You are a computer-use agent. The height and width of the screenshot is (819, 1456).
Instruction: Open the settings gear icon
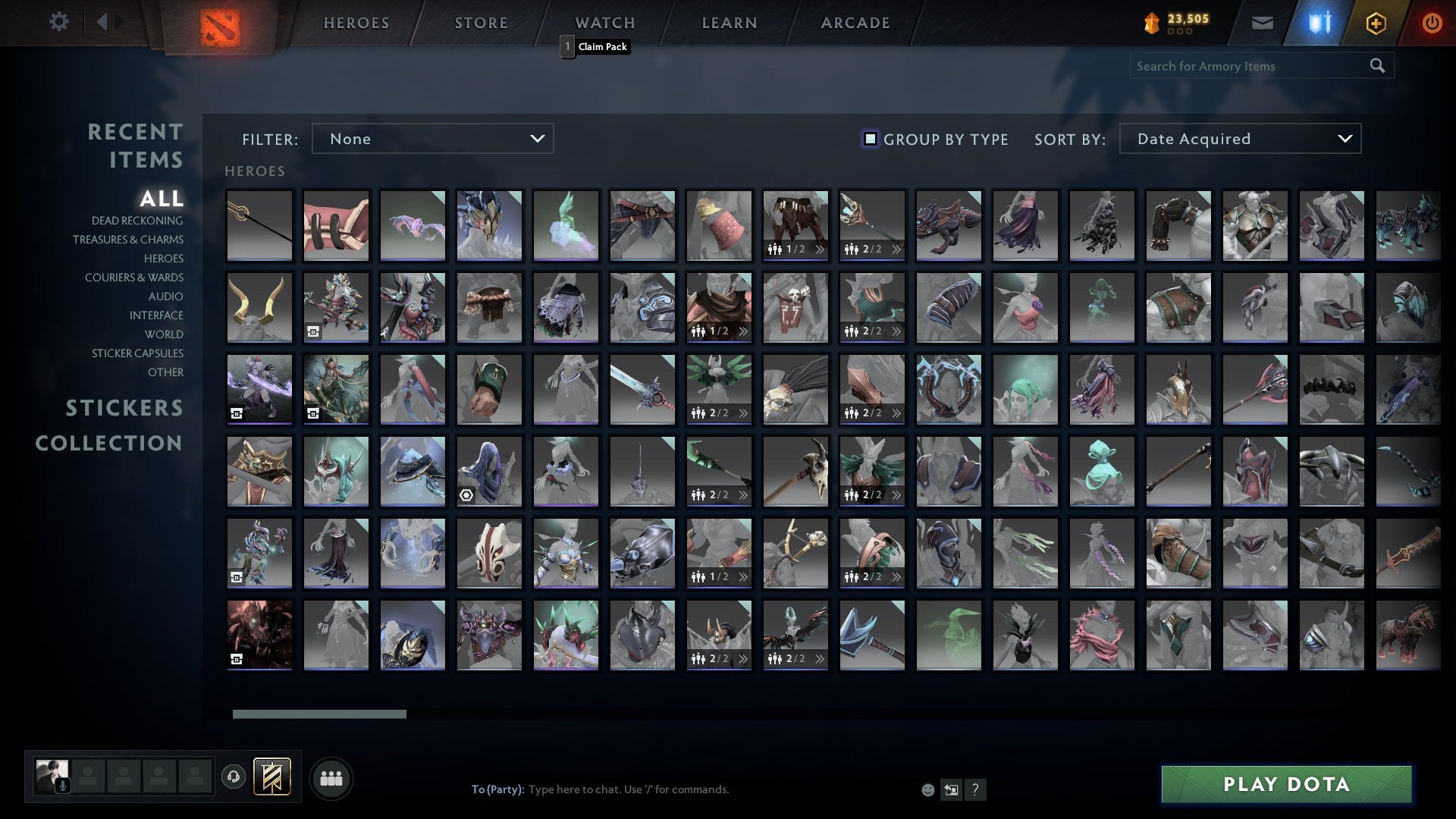coord(59,22)
